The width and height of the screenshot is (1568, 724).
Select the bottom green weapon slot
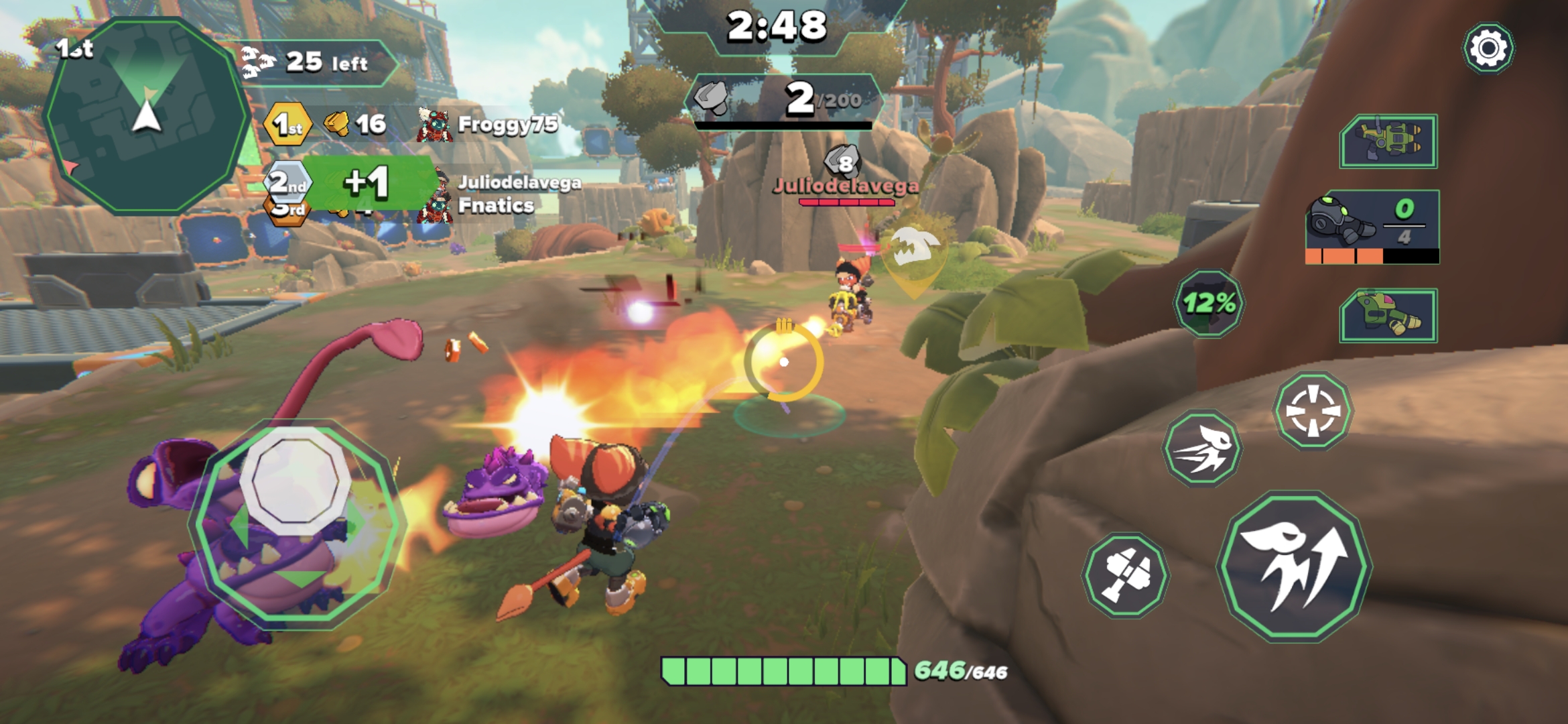[x=1388, y=315]
